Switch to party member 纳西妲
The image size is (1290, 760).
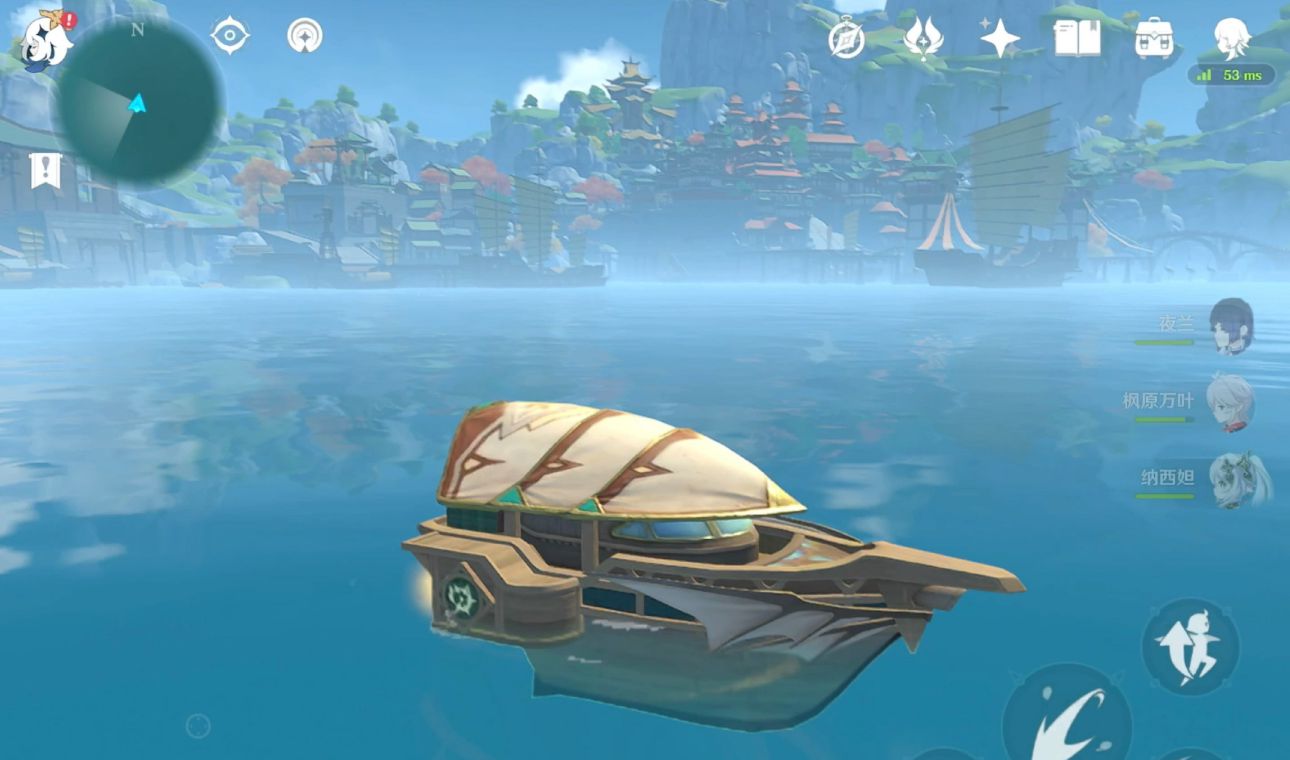(1236, 479)
